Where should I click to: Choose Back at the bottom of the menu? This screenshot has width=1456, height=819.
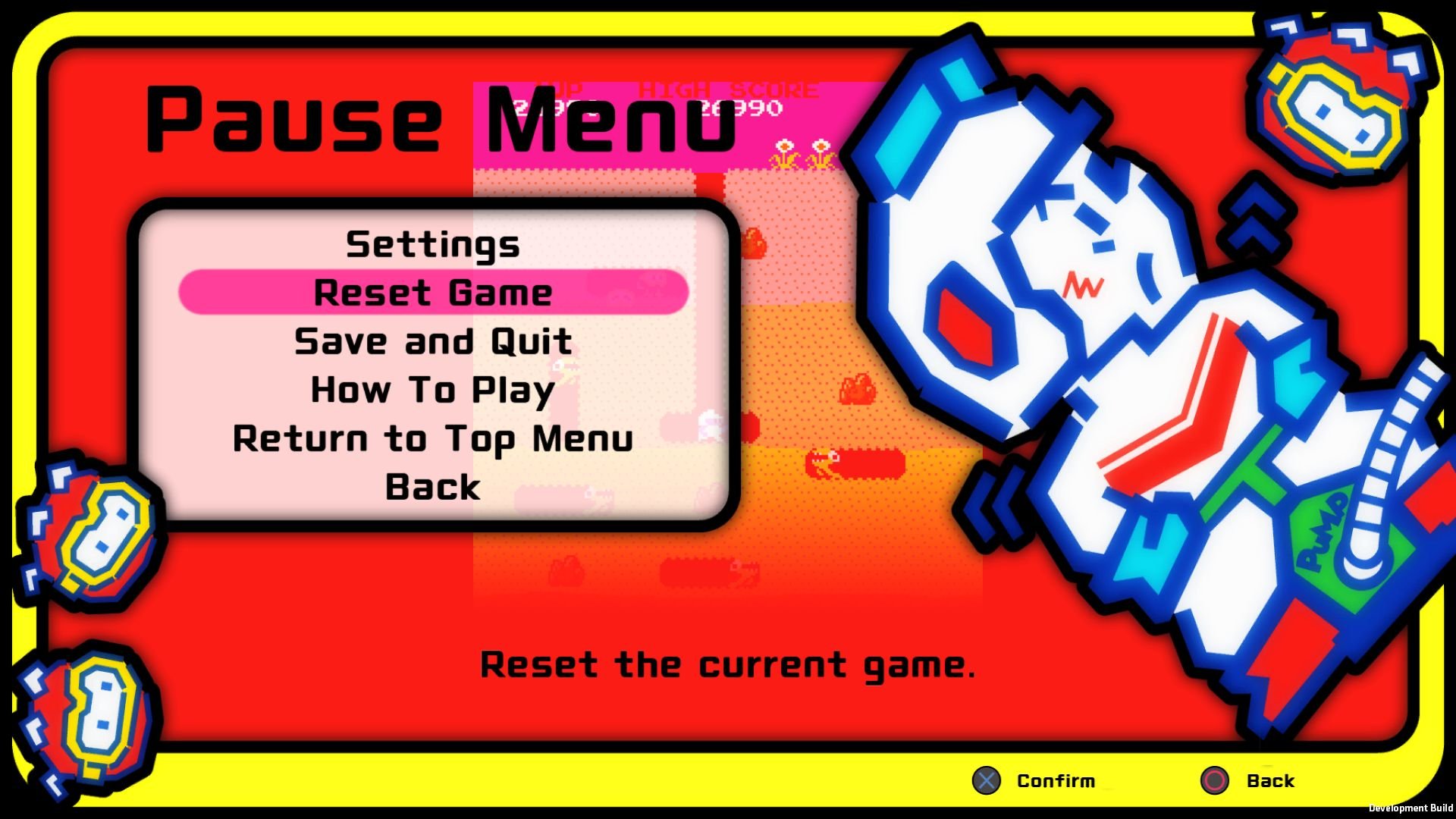[431, 488]
